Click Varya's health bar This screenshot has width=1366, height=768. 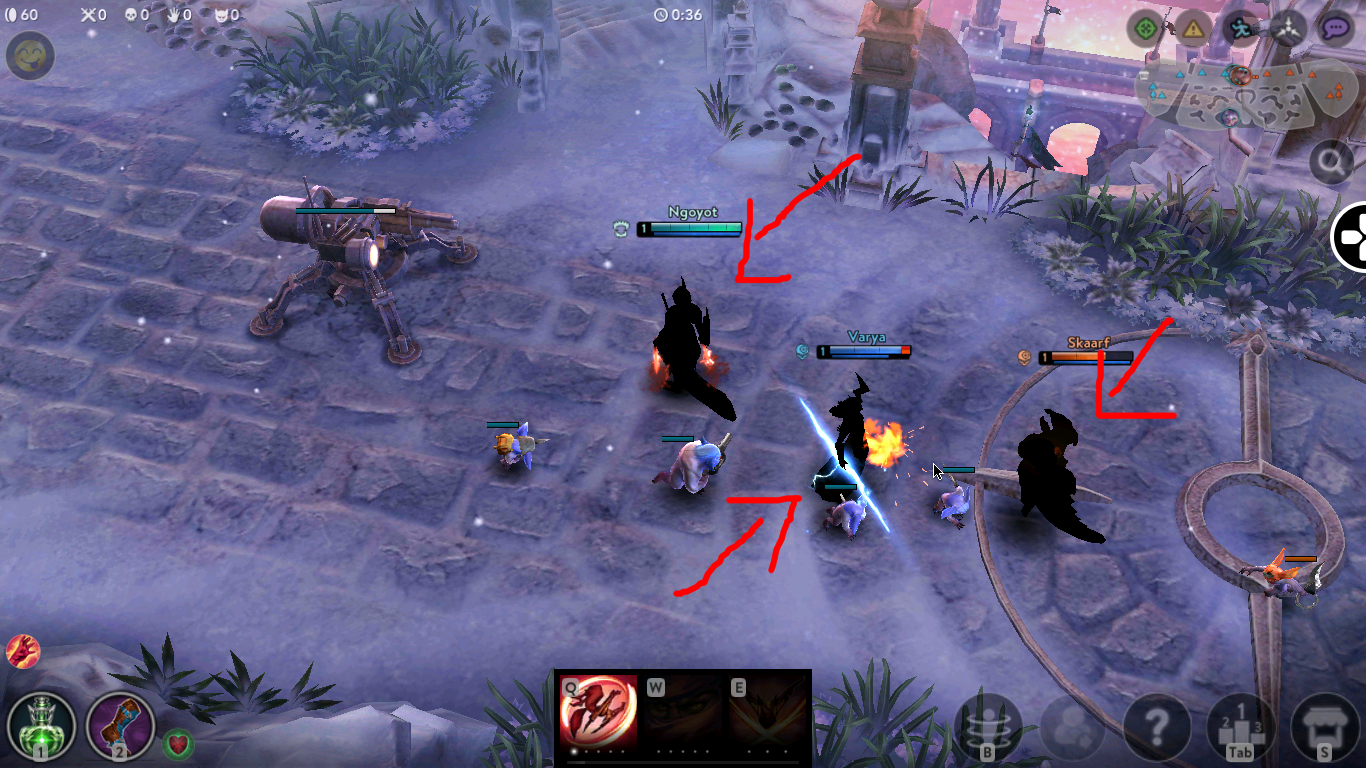[x=864, y=351]
